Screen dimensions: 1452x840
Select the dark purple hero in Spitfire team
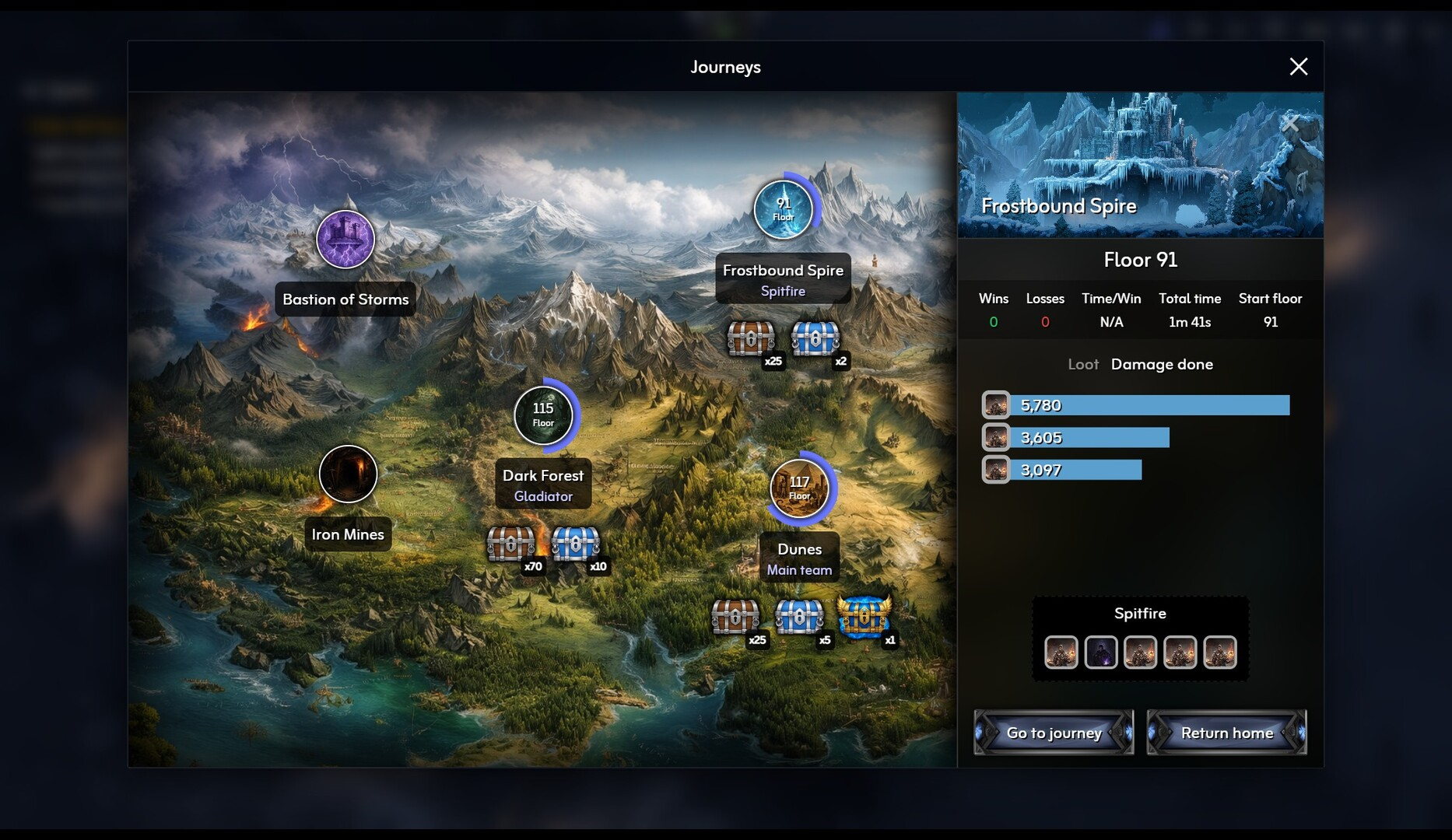(1100, 653)
